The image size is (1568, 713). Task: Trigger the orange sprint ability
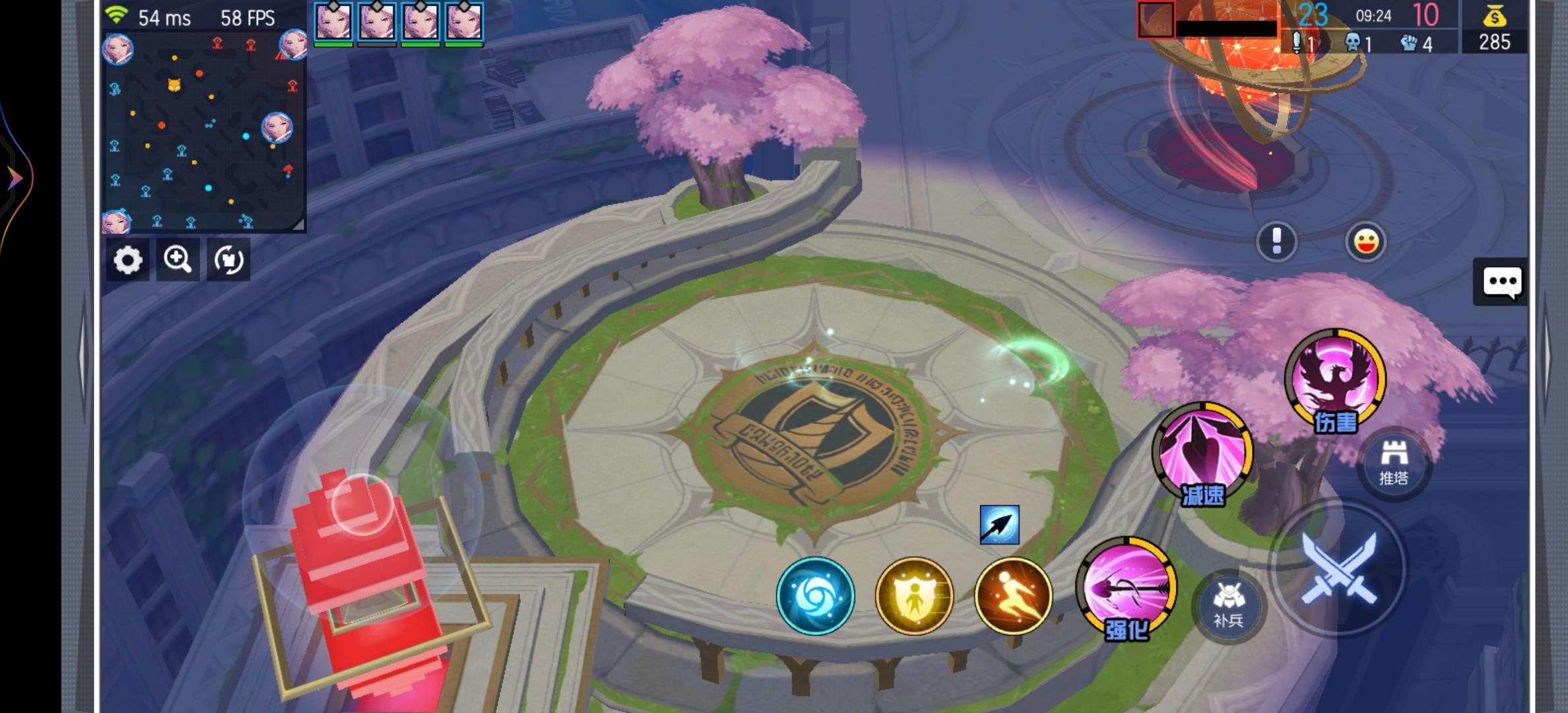(x=1010, y=596)
